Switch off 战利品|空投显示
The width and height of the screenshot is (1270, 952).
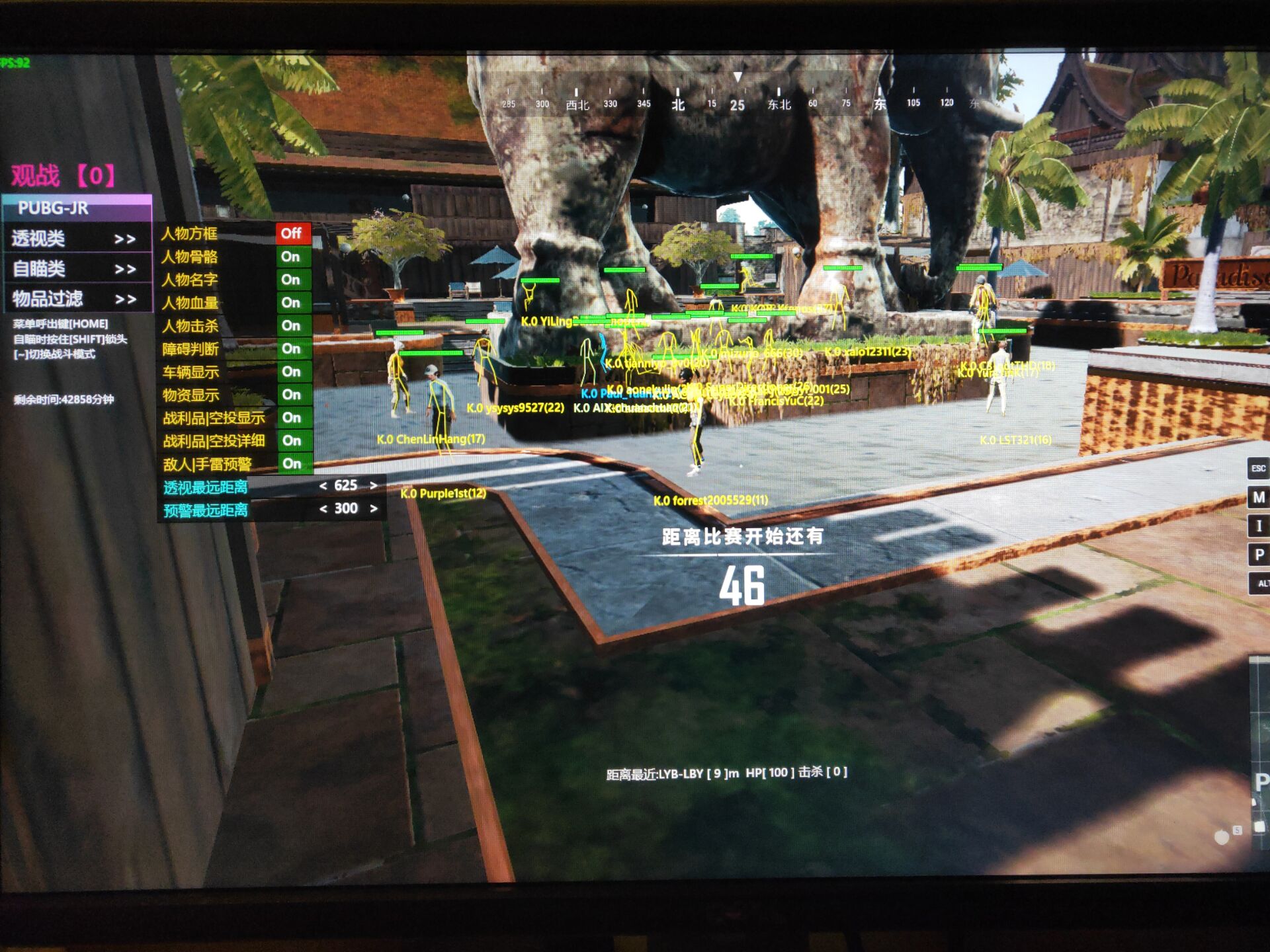292,418
